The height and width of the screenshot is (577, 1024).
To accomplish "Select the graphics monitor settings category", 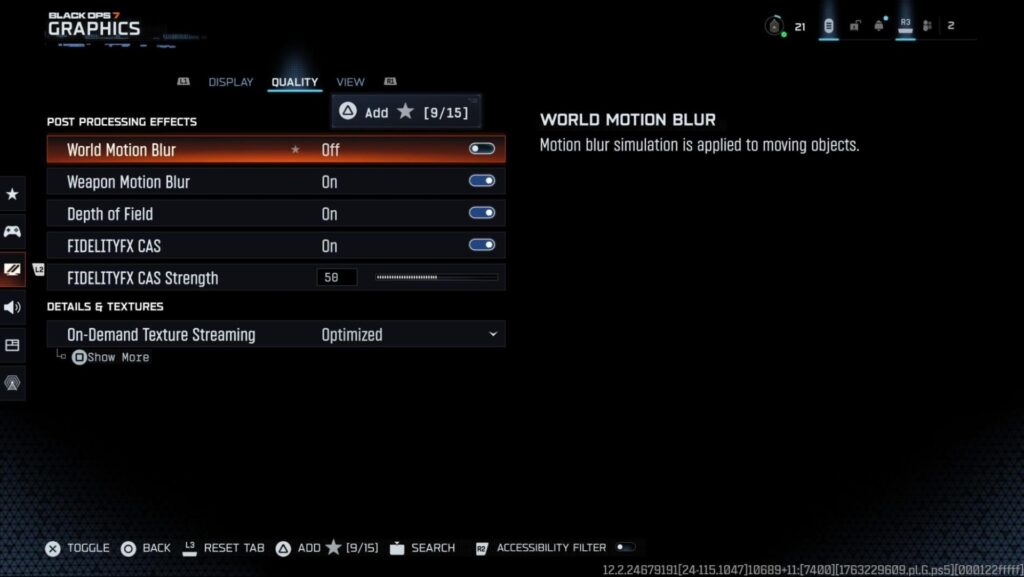I will [x=13, y=269].
